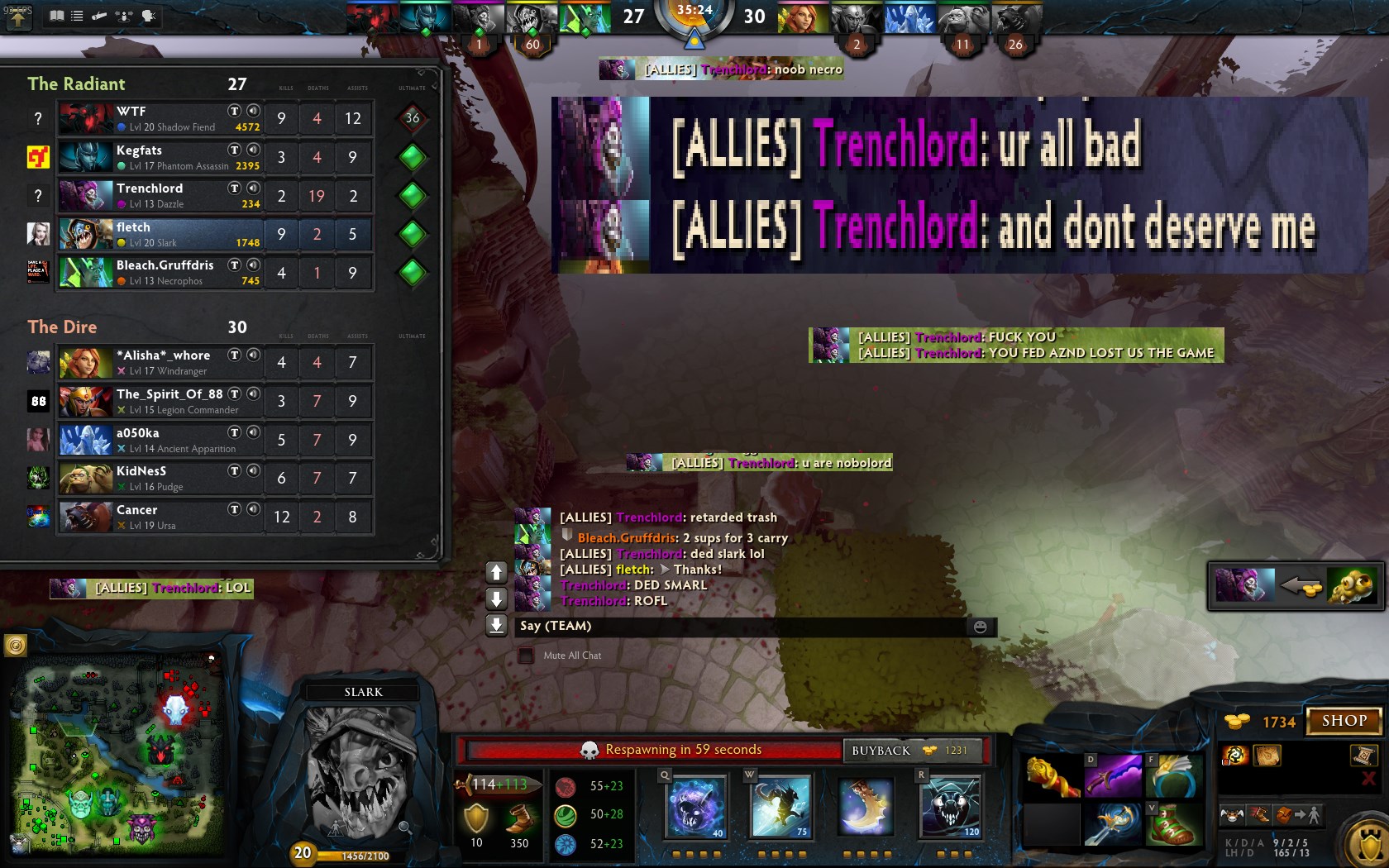Select the Pounce ability icon
This screenshot has height=868, width=1389.
pos(780,806)
